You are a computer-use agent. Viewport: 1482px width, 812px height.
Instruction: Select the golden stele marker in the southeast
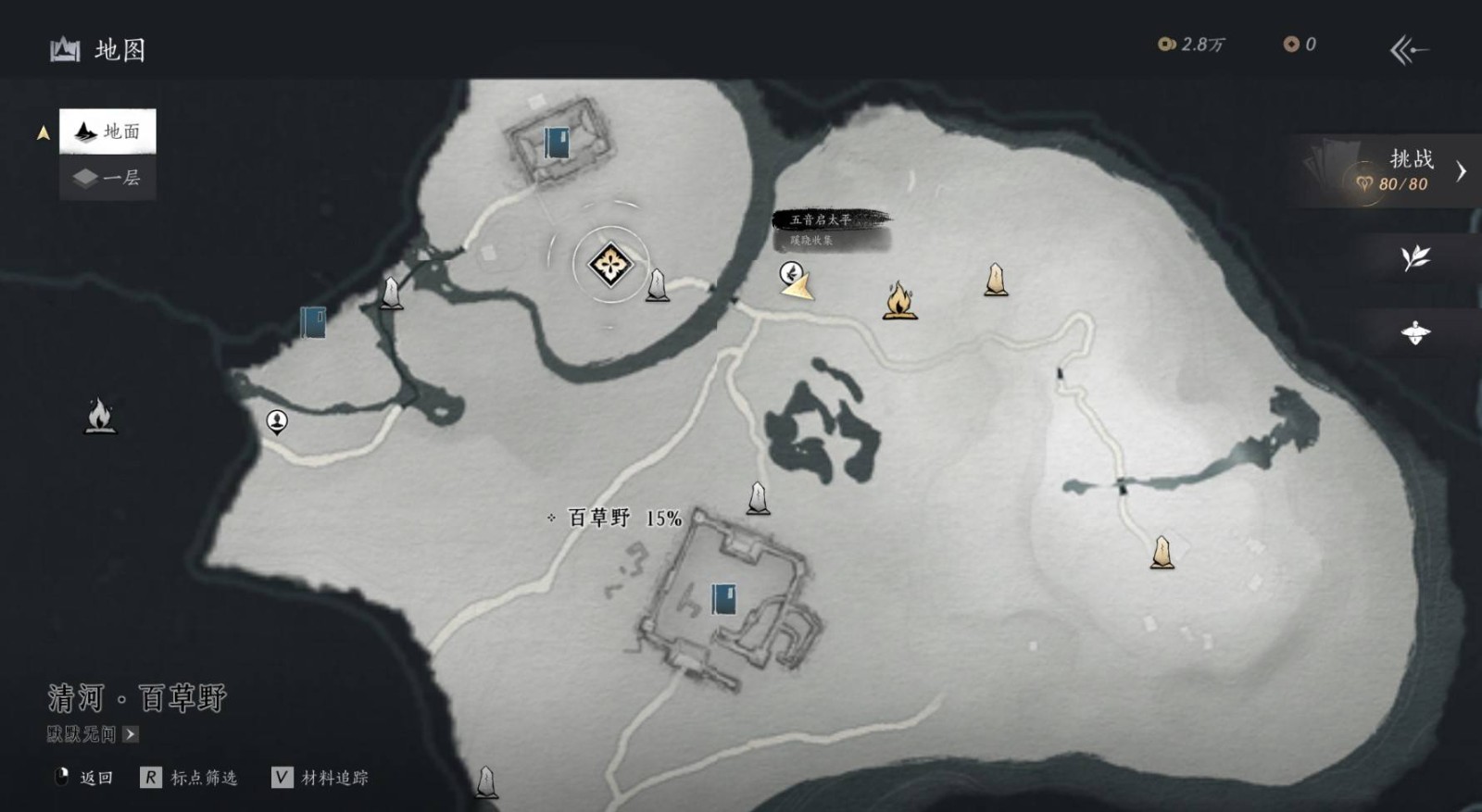coord(1162,553)
